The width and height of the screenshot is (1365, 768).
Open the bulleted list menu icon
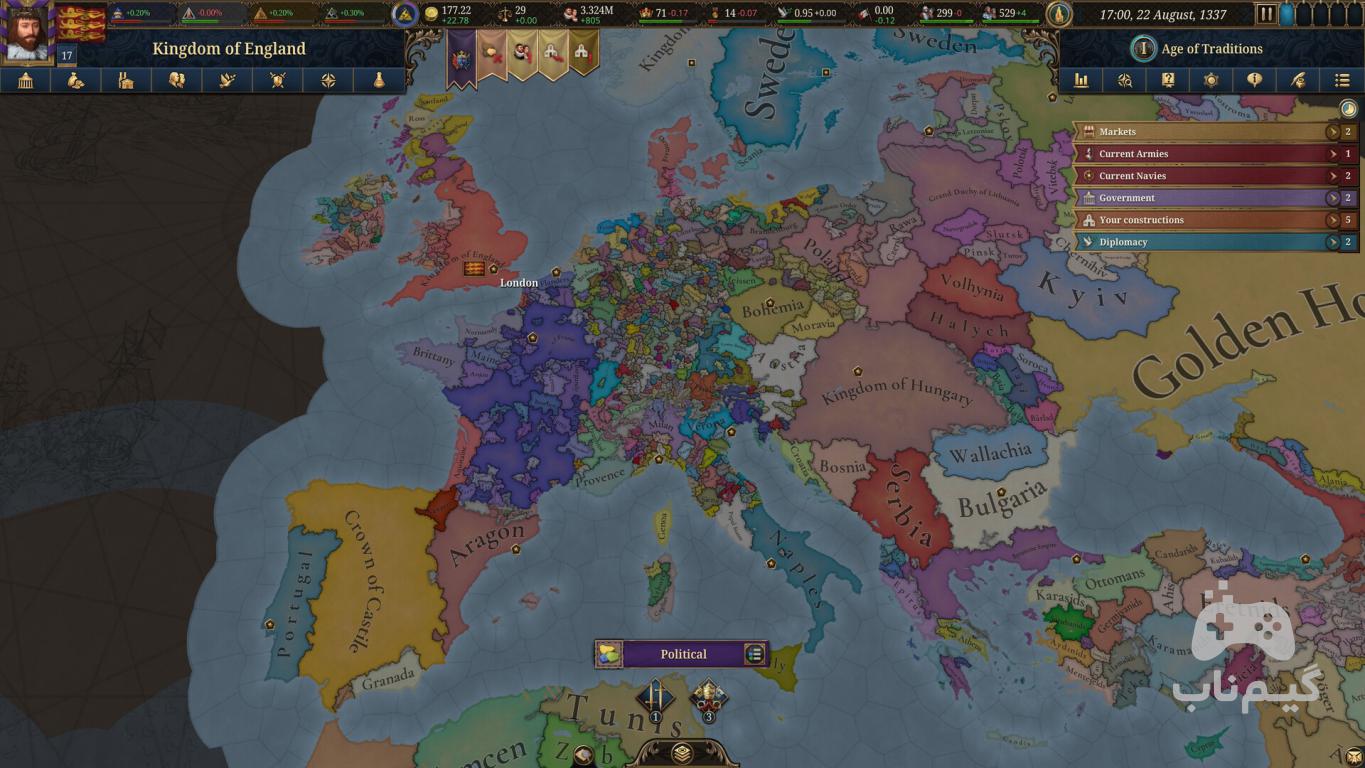(1342, 81)
